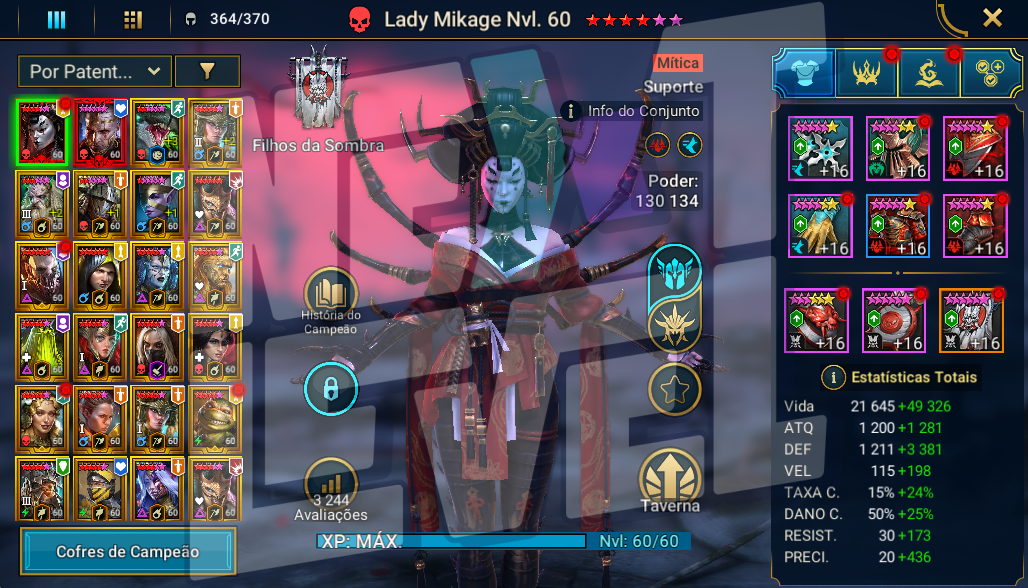The image size is (1028, 588).
Task: Select Lady Mikage's portrait in champion list
Action: point(42,131)
